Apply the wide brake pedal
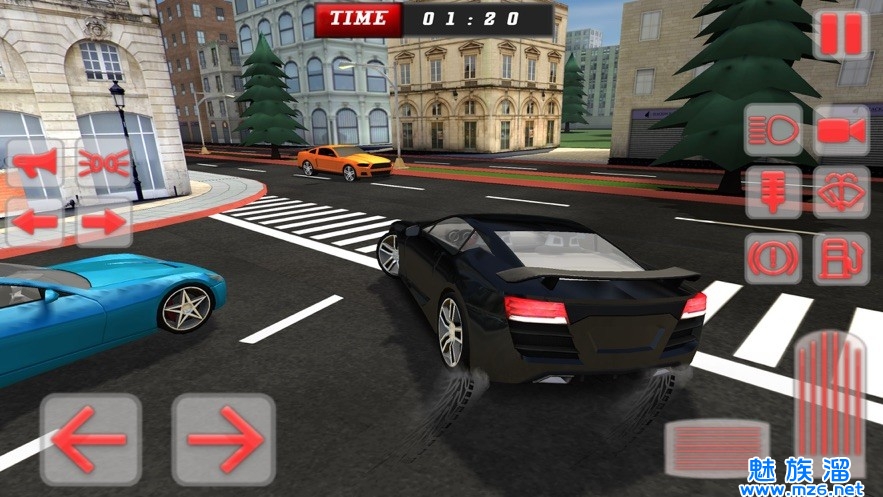 tap(717, 447)
